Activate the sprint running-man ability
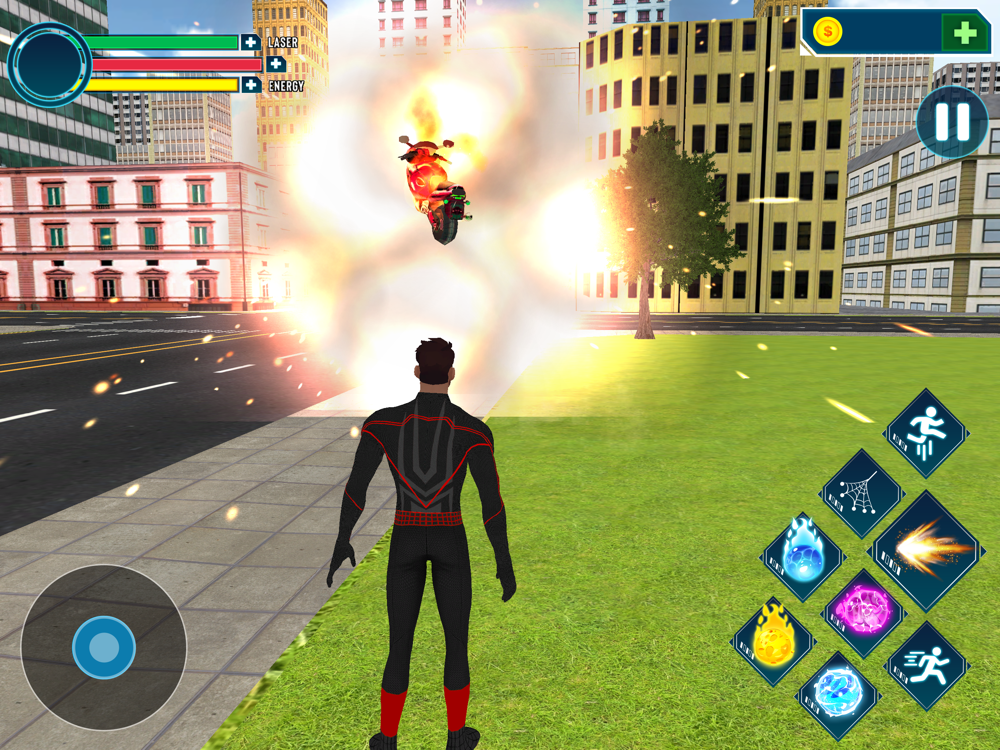 (x=927, y=665)
